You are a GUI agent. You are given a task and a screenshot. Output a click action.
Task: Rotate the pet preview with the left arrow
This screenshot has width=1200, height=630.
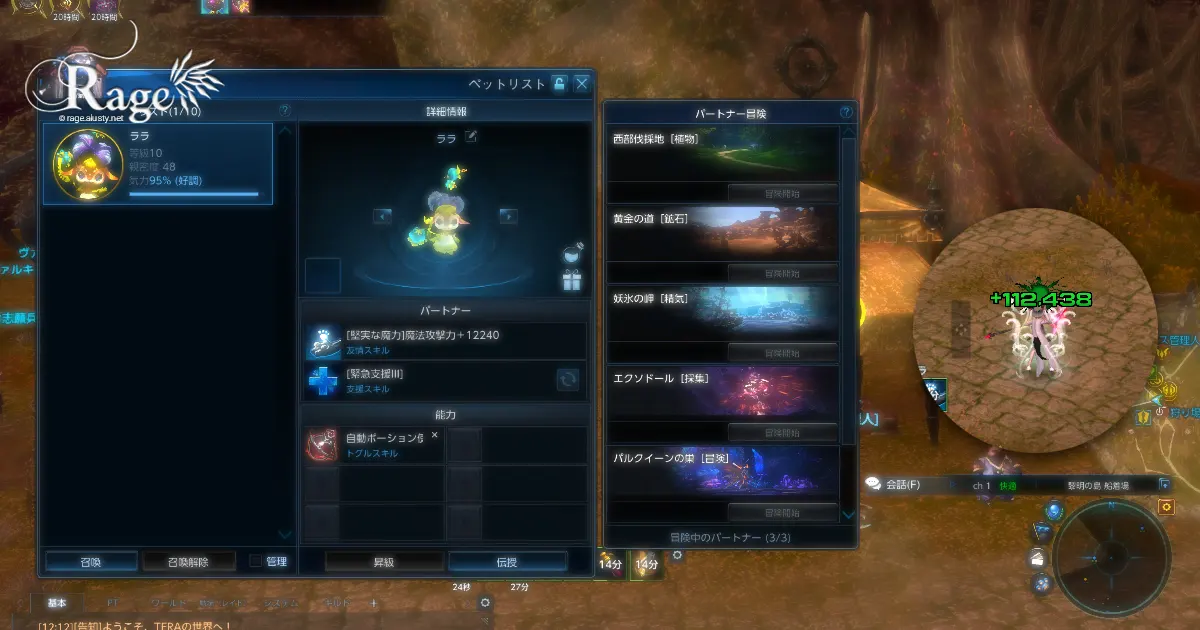(x=382, y=216)
